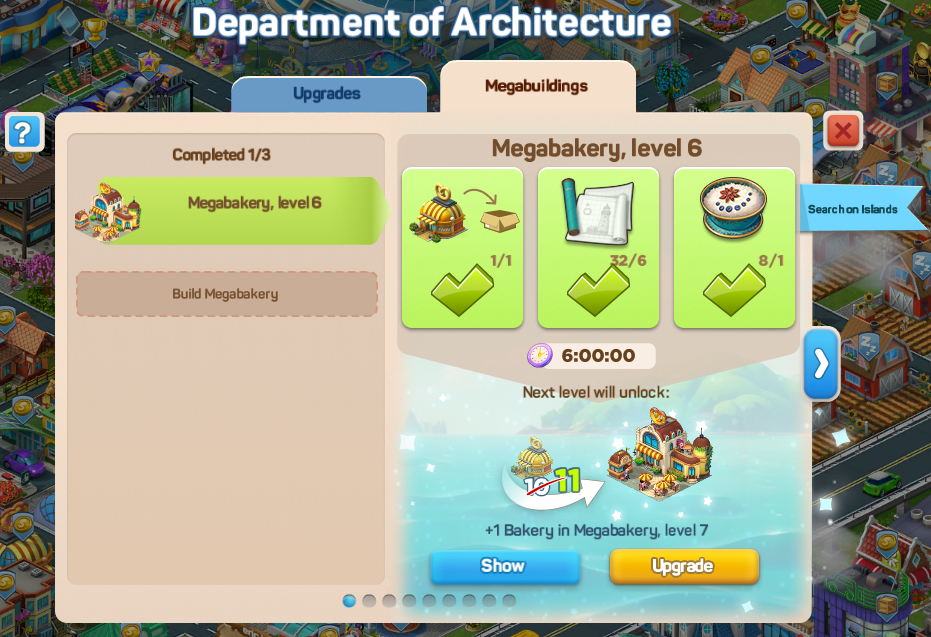Screen dimensions: 931x637
Task: Switch to the Upgrades tab
Action: click(x=327, y=94)
